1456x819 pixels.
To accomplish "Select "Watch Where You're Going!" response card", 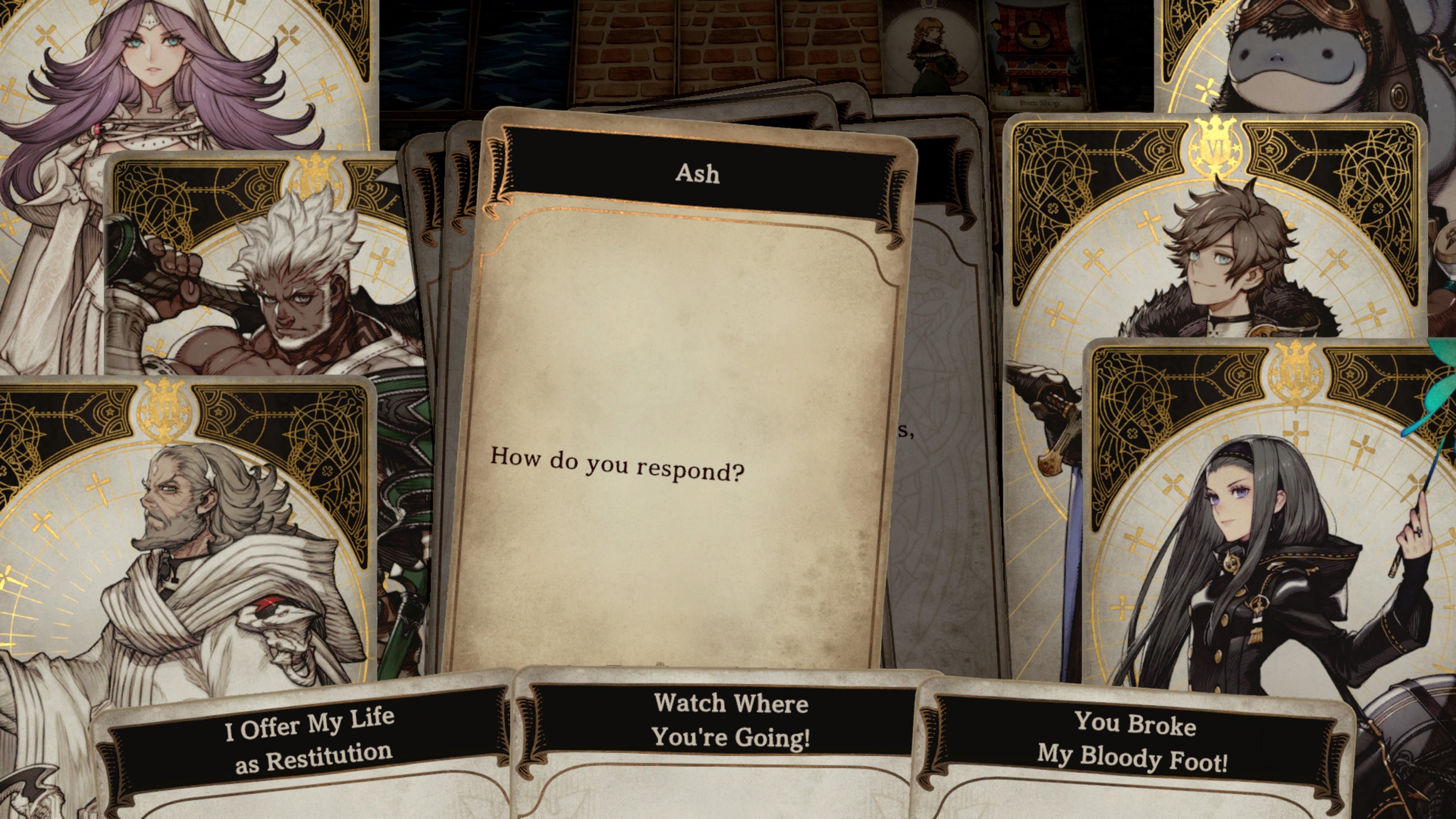I will 731,720.
